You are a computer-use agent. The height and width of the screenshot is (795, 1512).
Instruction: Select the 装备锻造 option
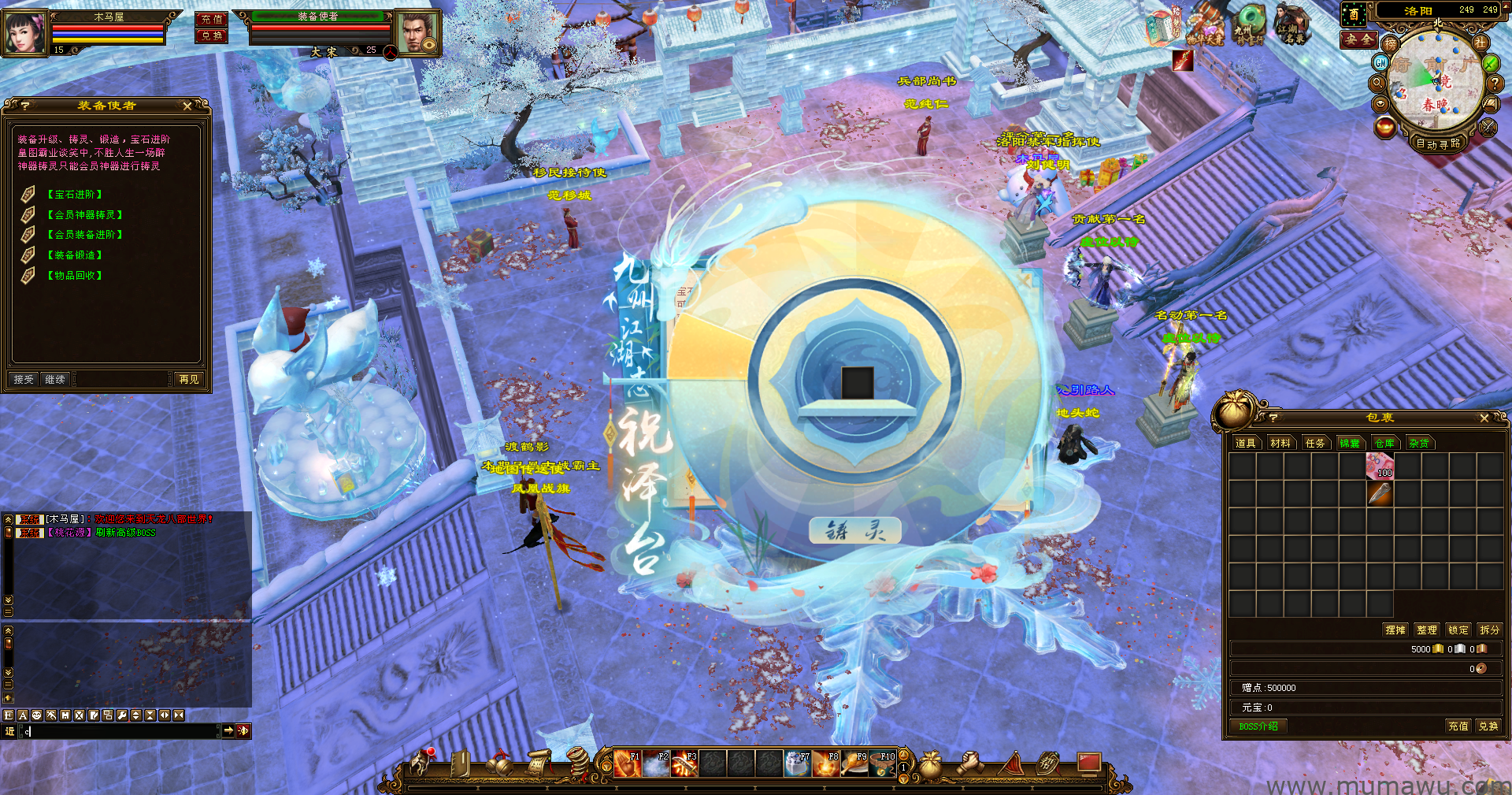74,255
